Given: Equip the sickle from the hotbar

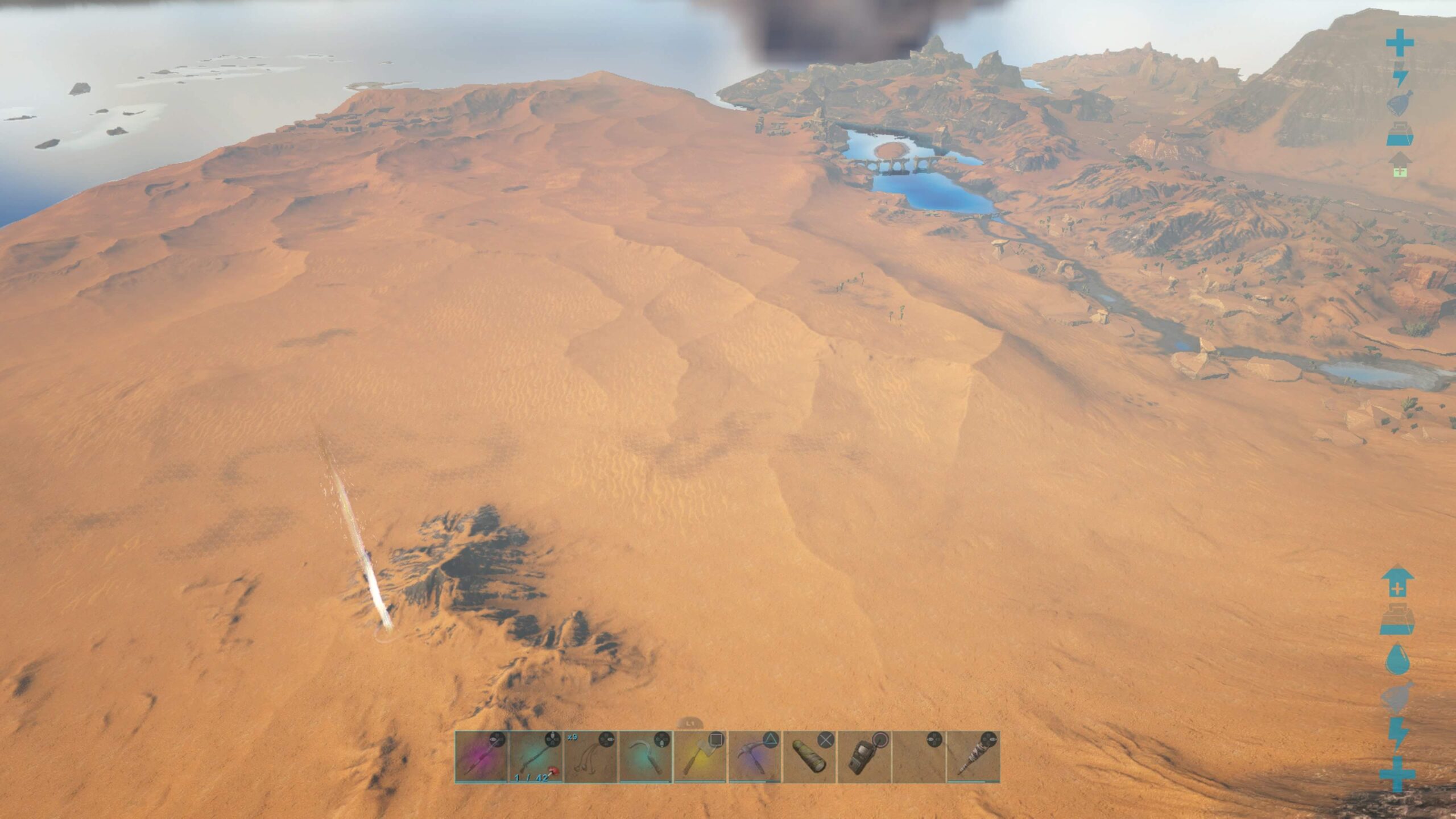Looking at the screenshot, I should [x=645, y=757].
